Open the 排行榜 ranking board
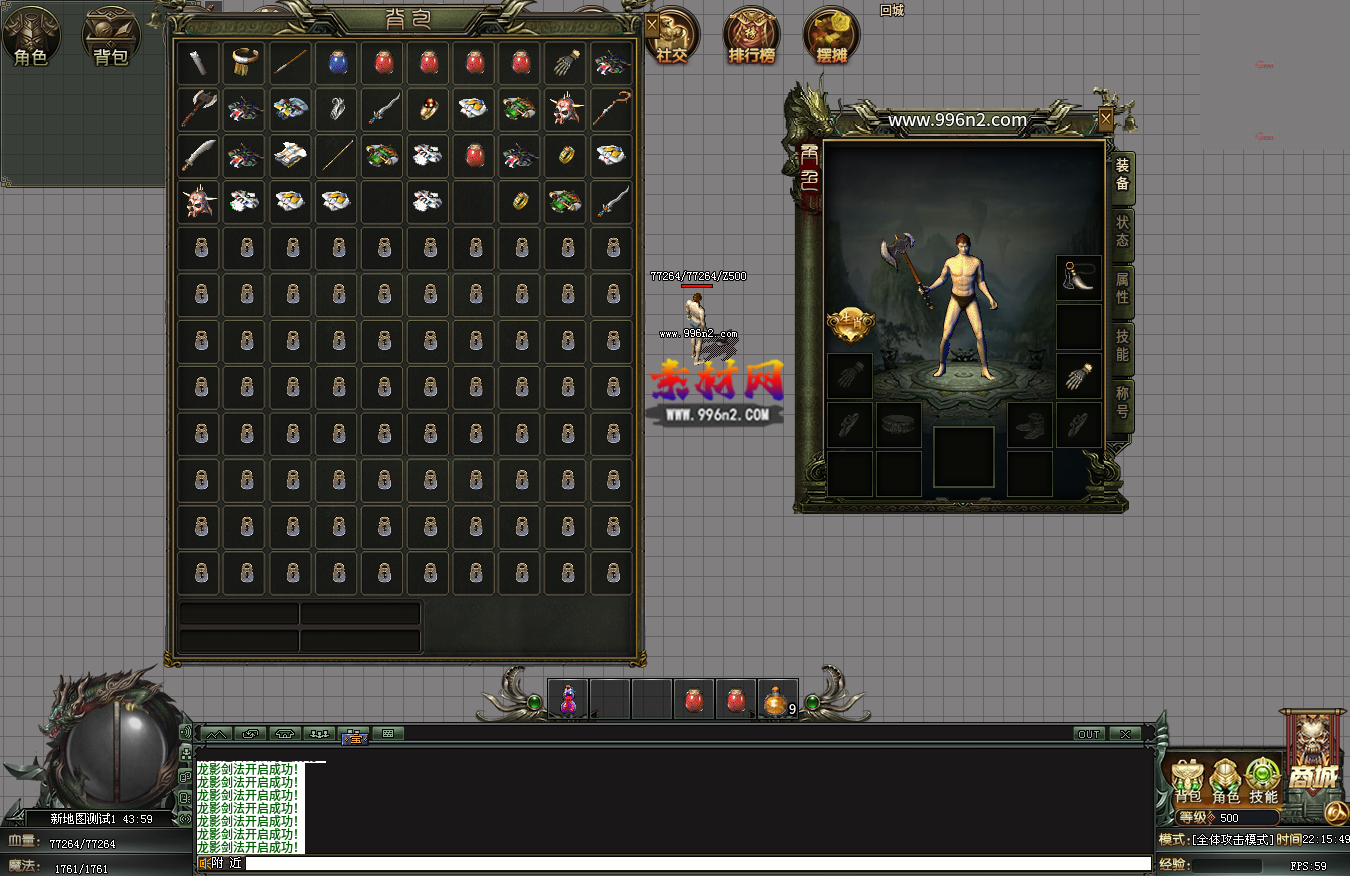1350x876 pixels. click(751, 38)
